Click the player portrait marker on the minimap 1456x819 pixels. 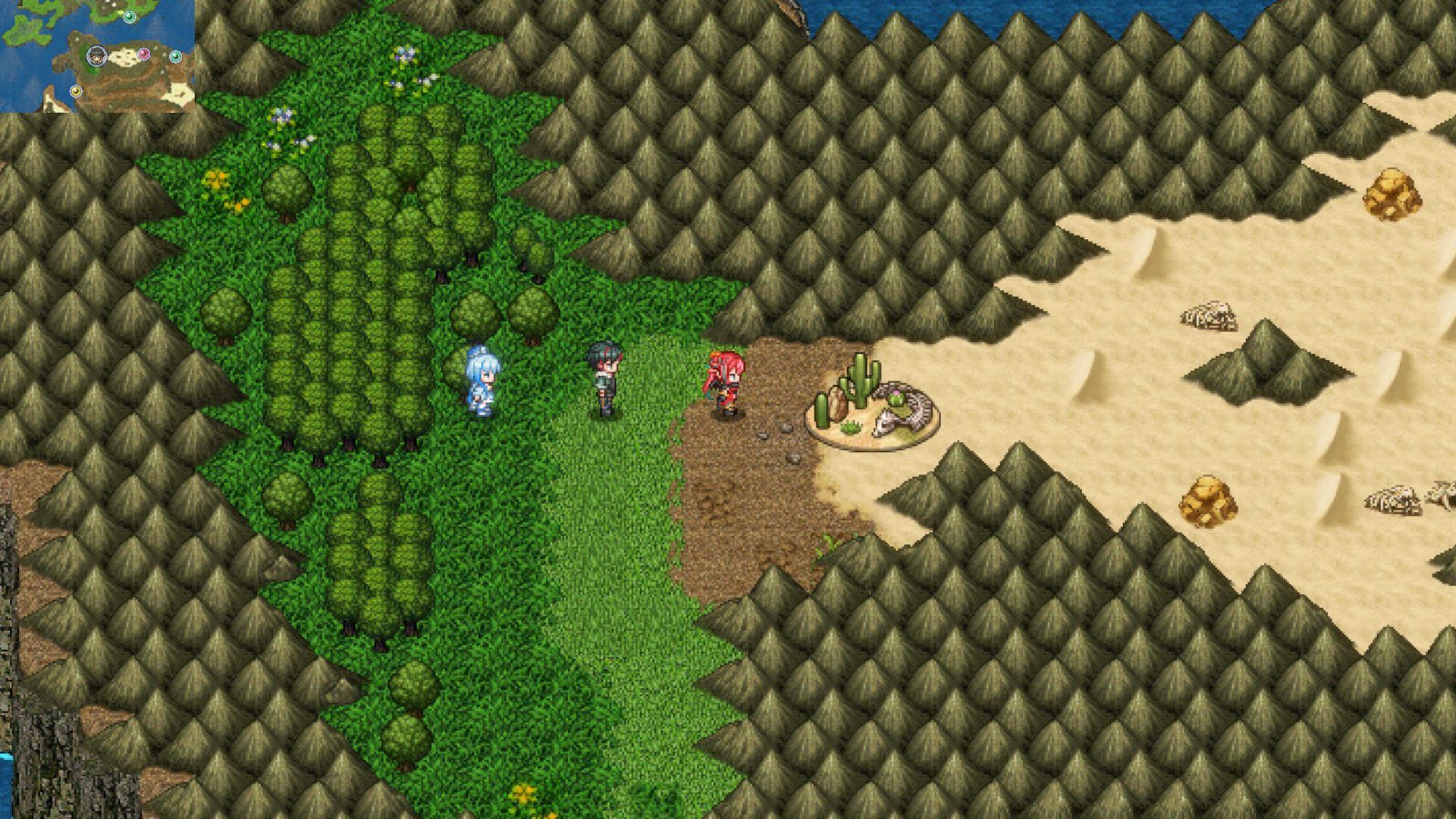[x=98, y=57]
